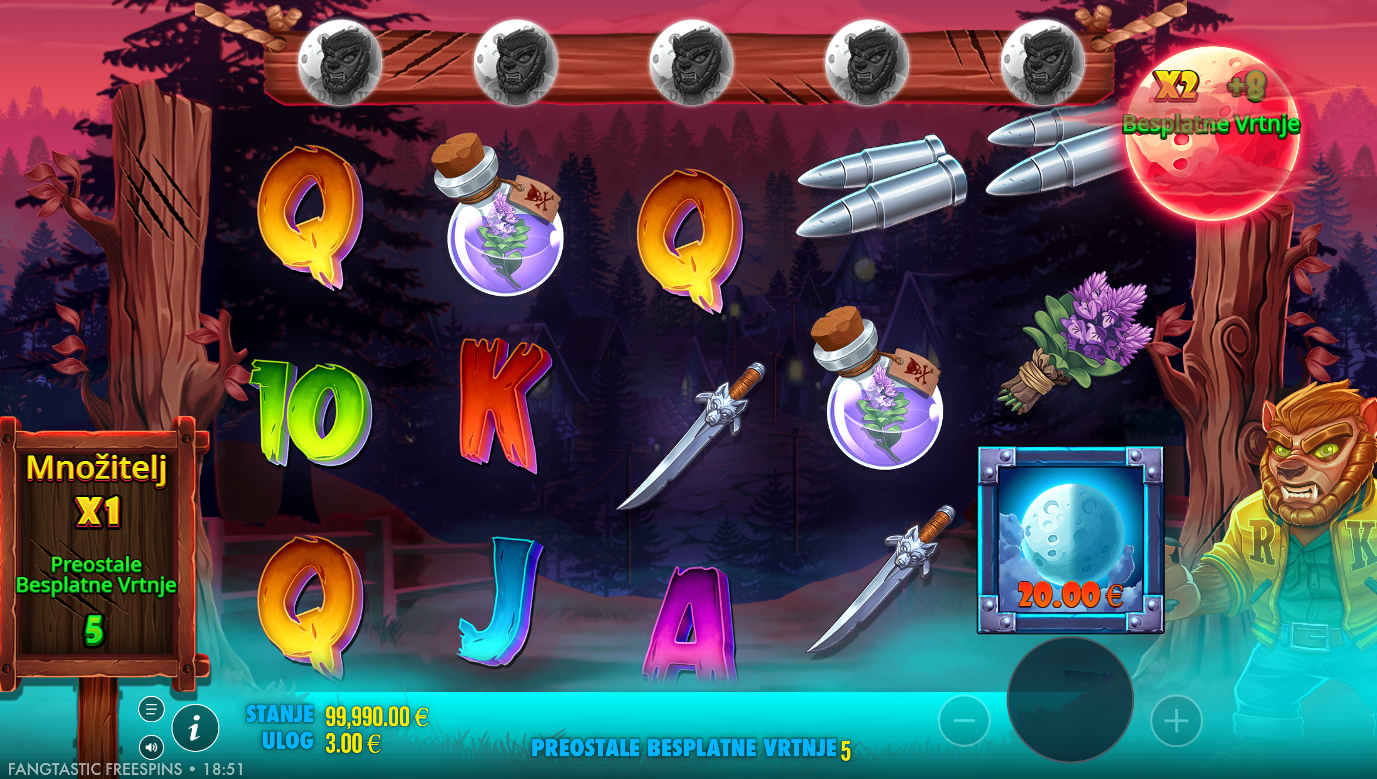Increase the bet with plus button
This screenshot has height=779, width=1377.
1176,720
